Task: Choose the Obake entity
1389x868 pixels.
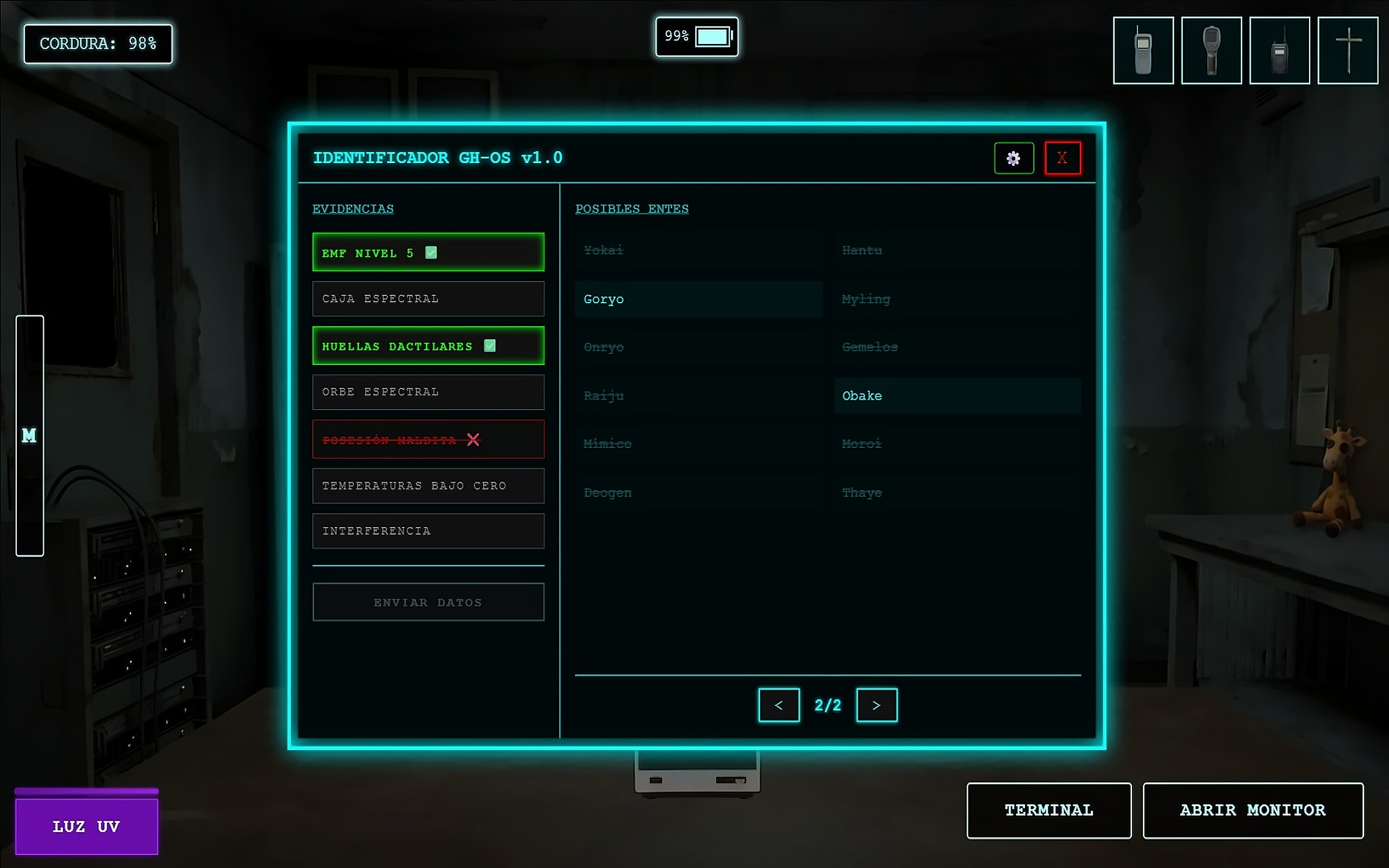Action: tap(957, 396)
